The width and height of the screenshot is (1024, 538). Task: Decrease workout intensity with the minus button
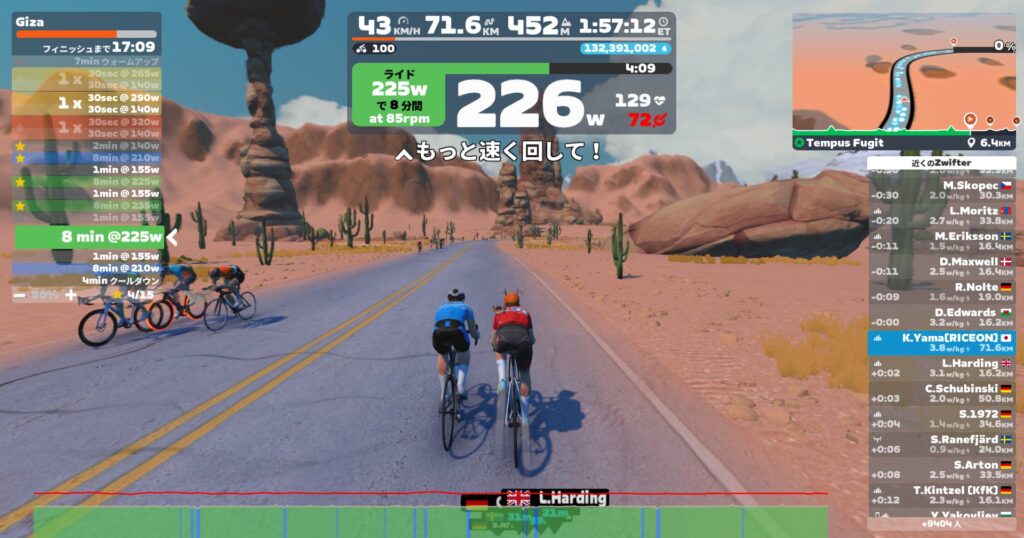click(x=20, y=295)
